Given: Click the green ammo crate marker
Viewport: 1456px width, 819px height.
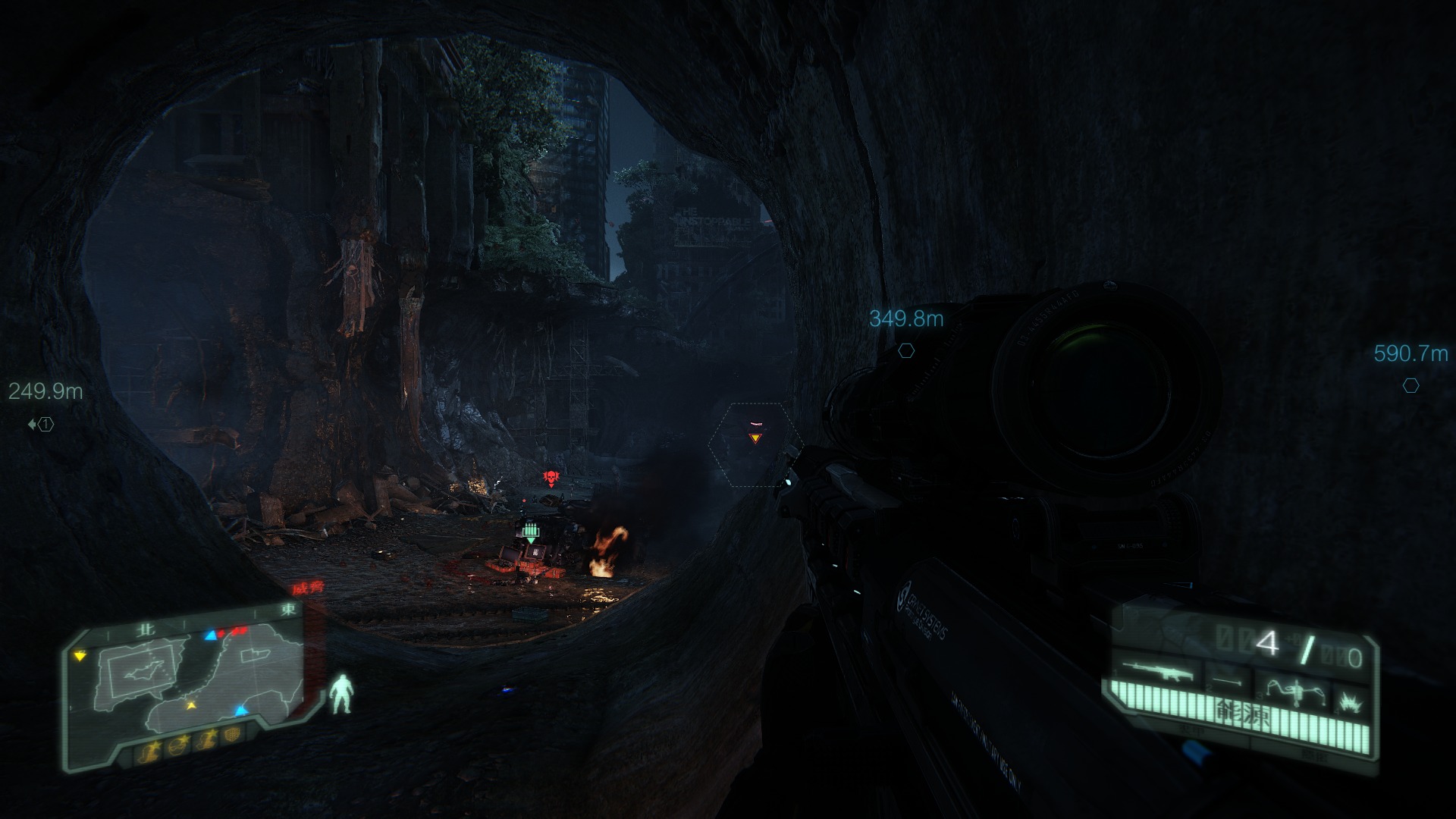Looking at the screenshot, I should click(x=530, y=531).
